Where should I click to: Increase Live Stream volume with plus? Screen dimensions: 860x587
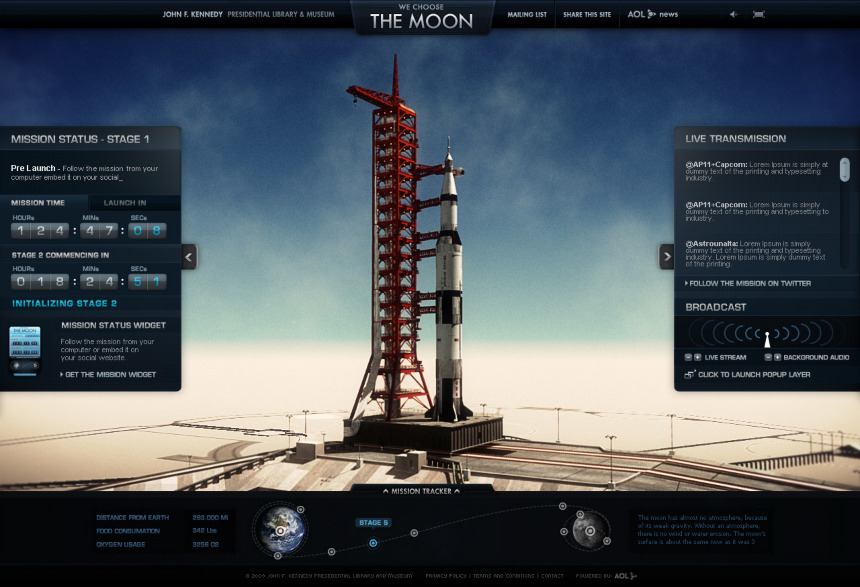tap(697, 357)
